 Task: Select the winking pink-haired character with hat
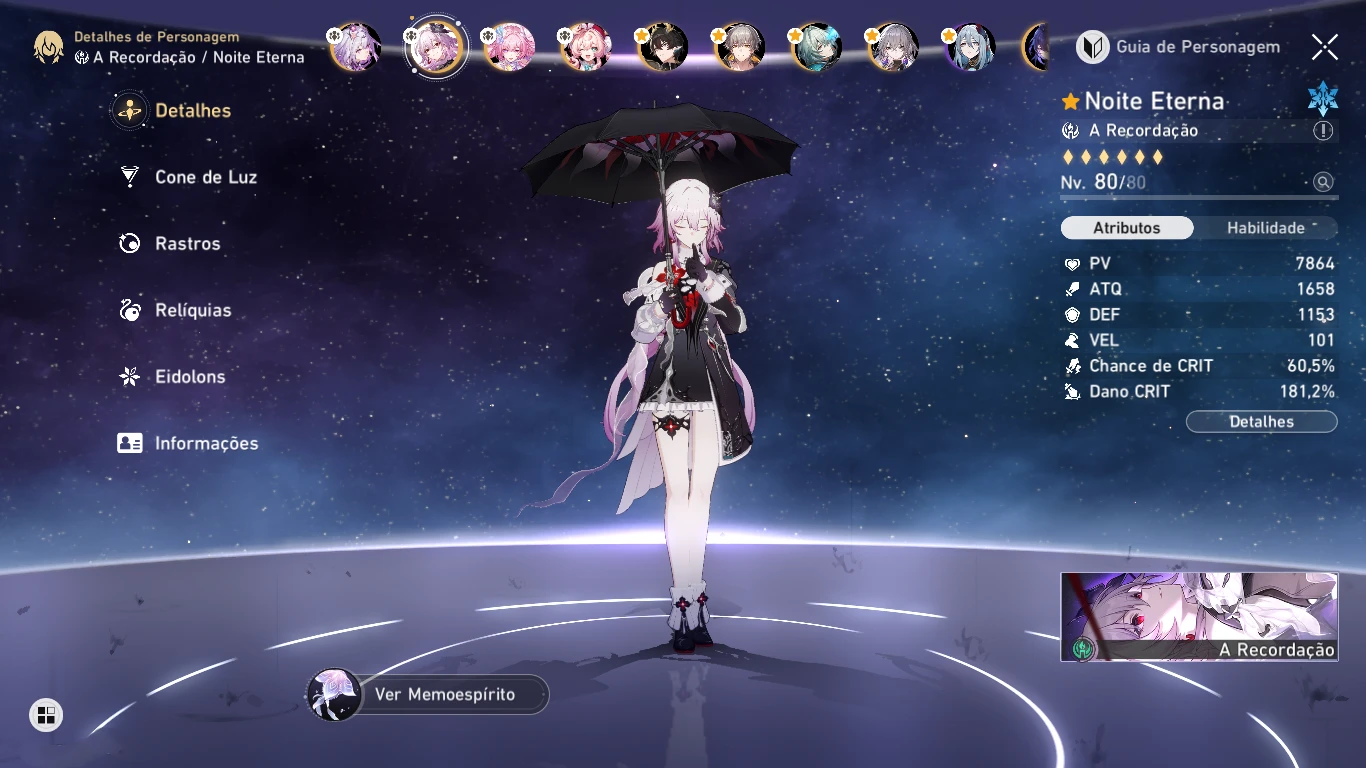(x=586, y=47)
